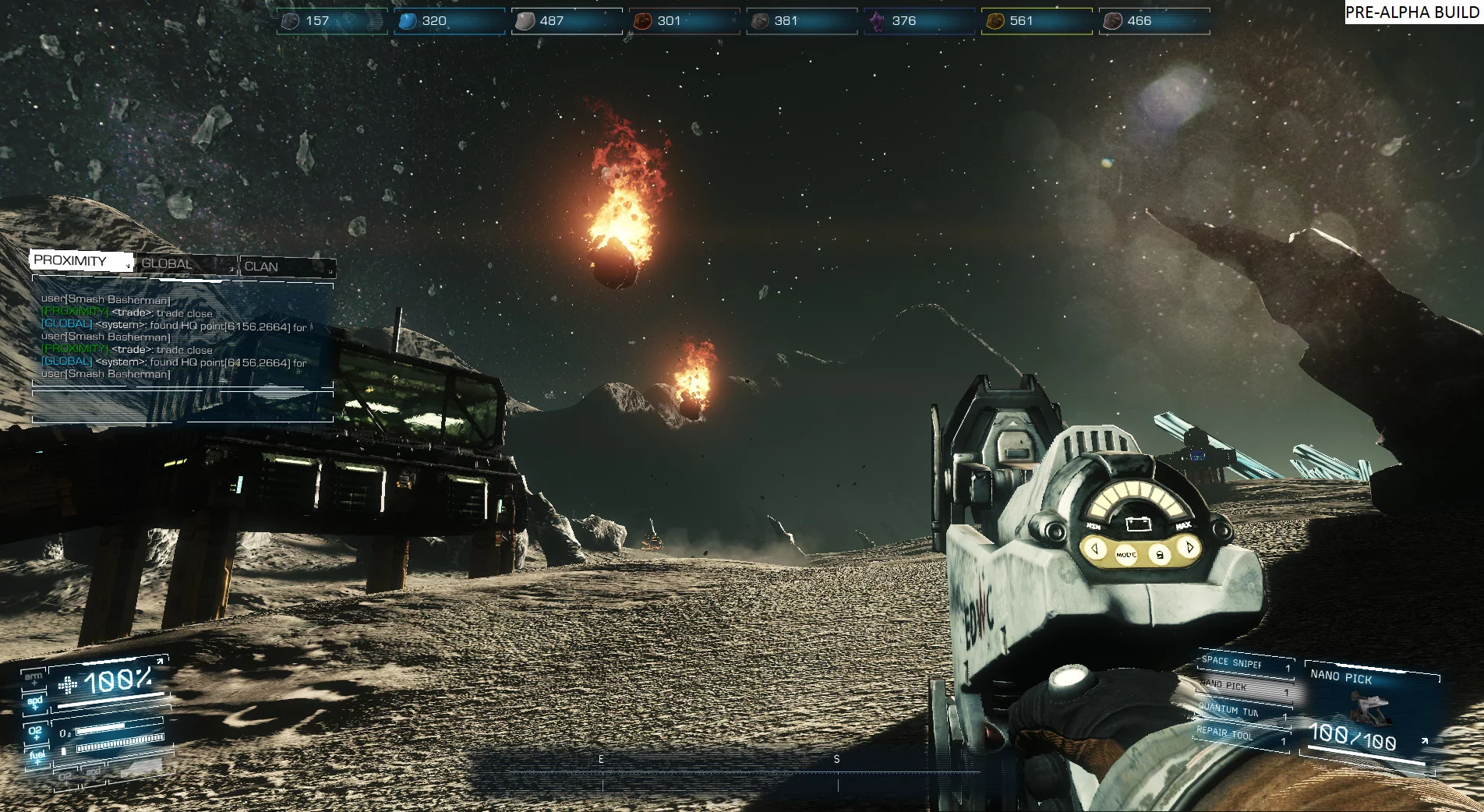Toggle the spd indicator on the HUD
The height and width of the screenshot is (812, 1484).
pos(35,702)
